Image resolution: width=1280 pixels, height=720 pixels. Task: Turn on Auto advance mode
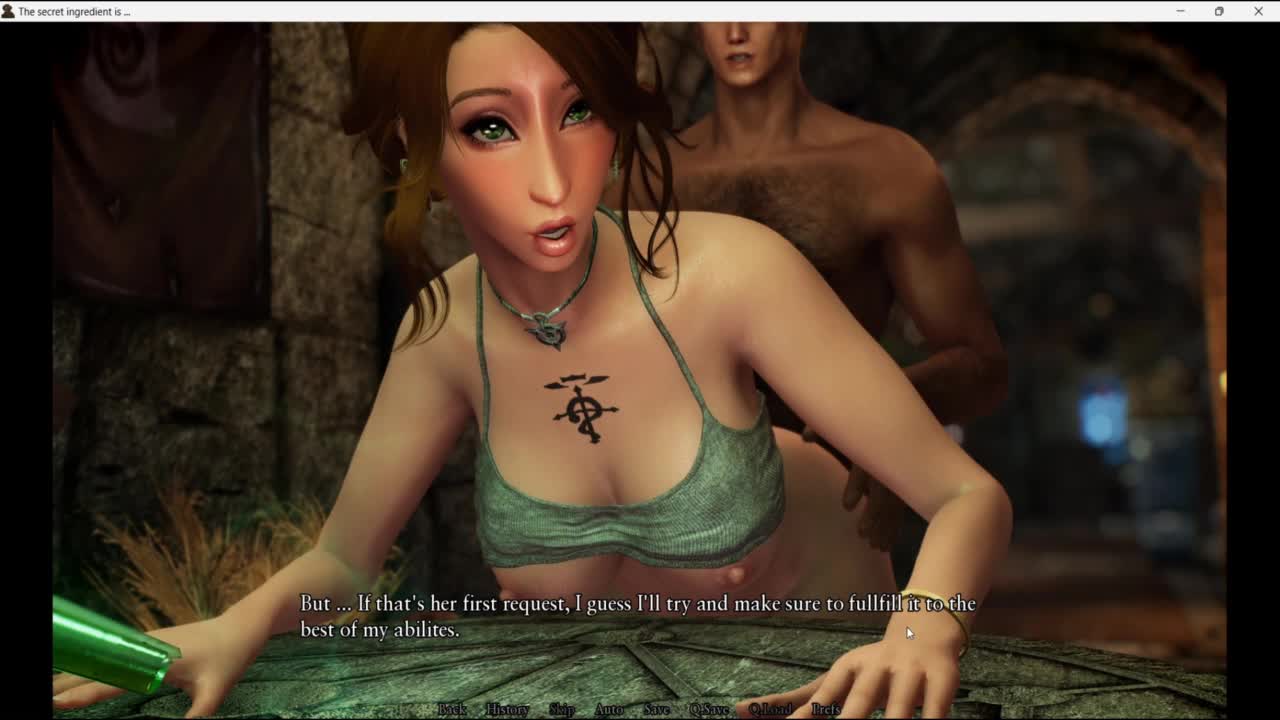tap(609, 709)
